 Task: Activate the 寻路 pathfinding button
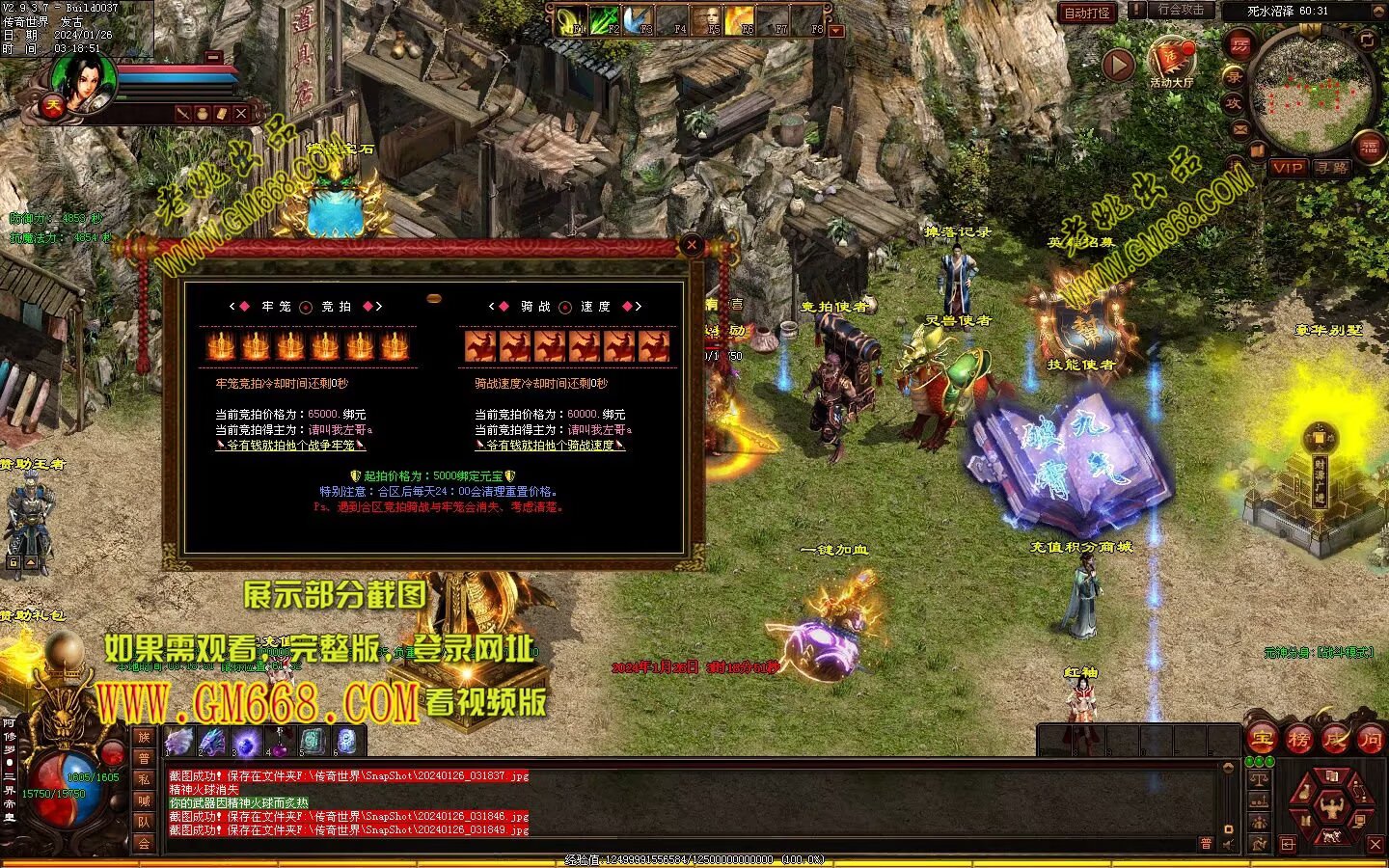(1332, 168)
